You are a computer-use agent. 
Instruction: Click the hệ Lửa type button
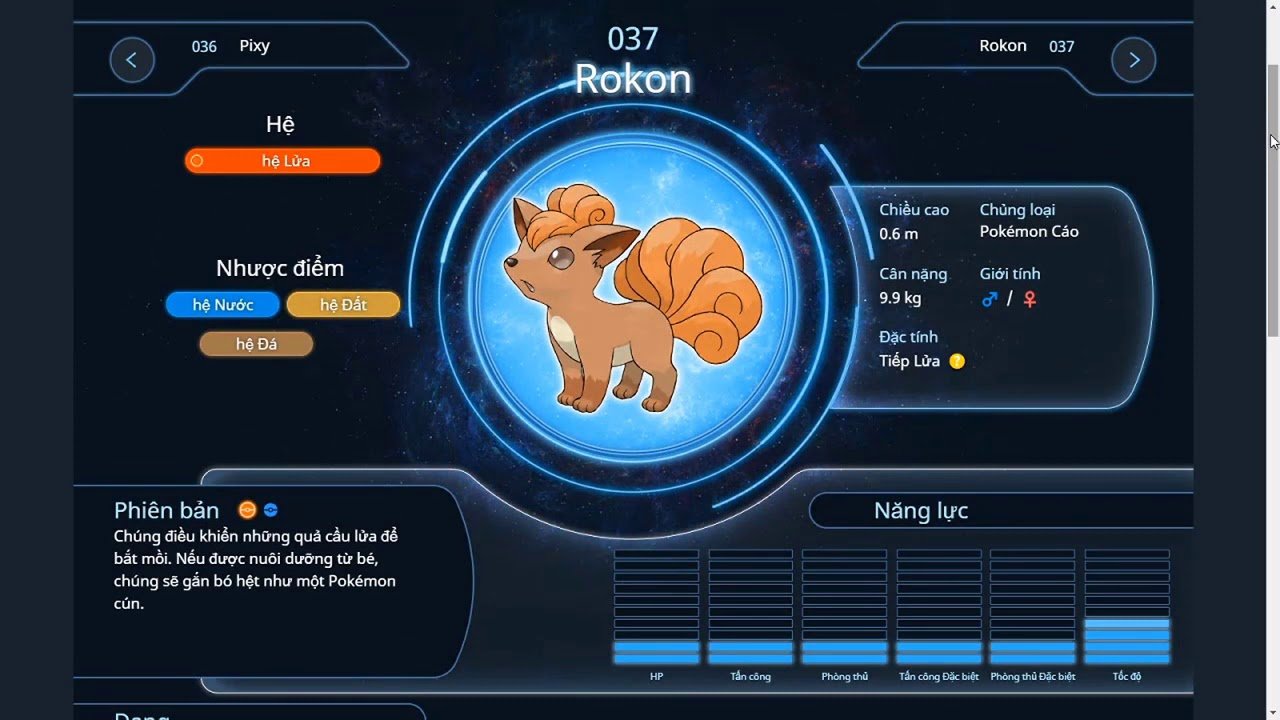(282, 160)
